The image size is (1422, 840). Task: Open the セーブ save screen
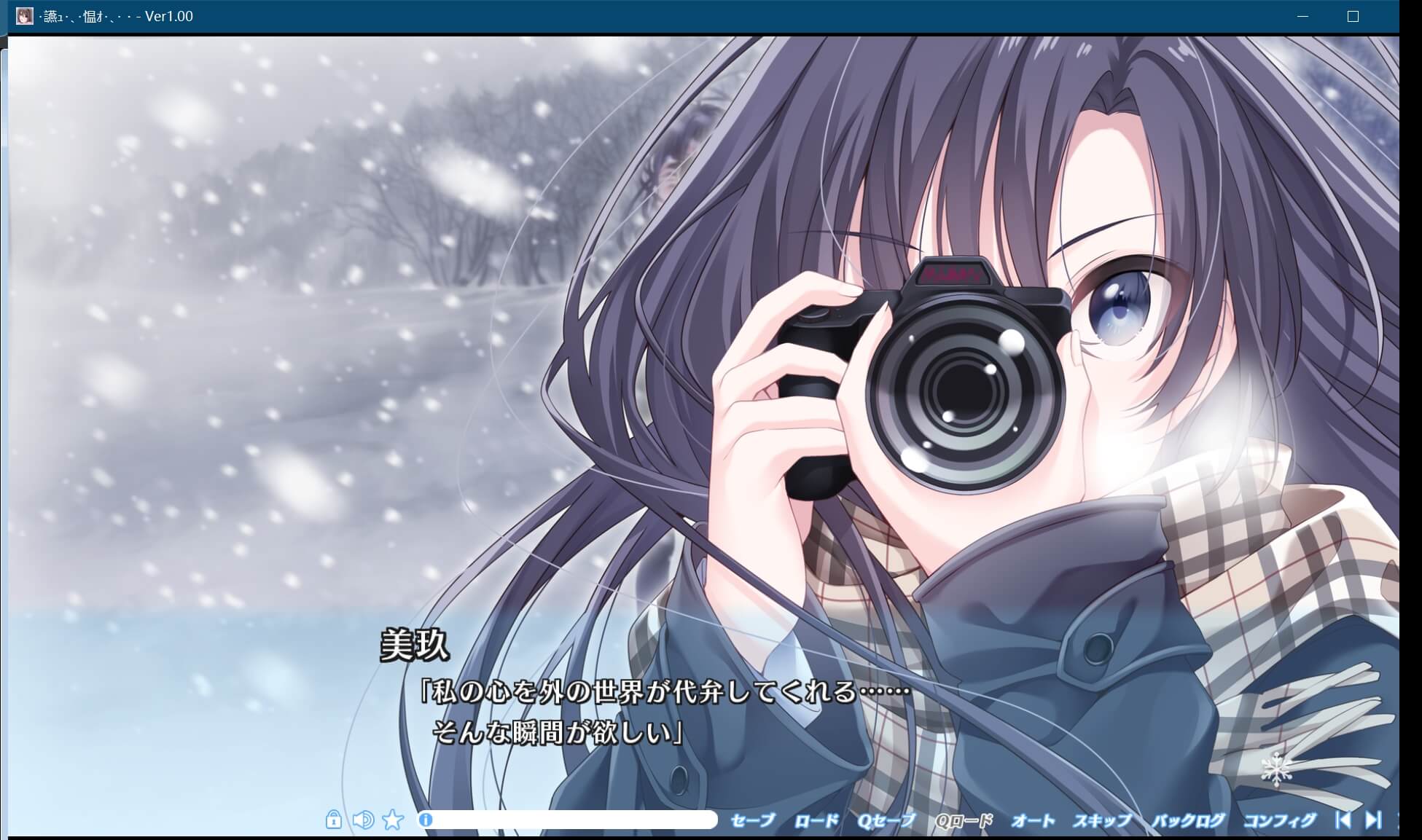(754, 819)
